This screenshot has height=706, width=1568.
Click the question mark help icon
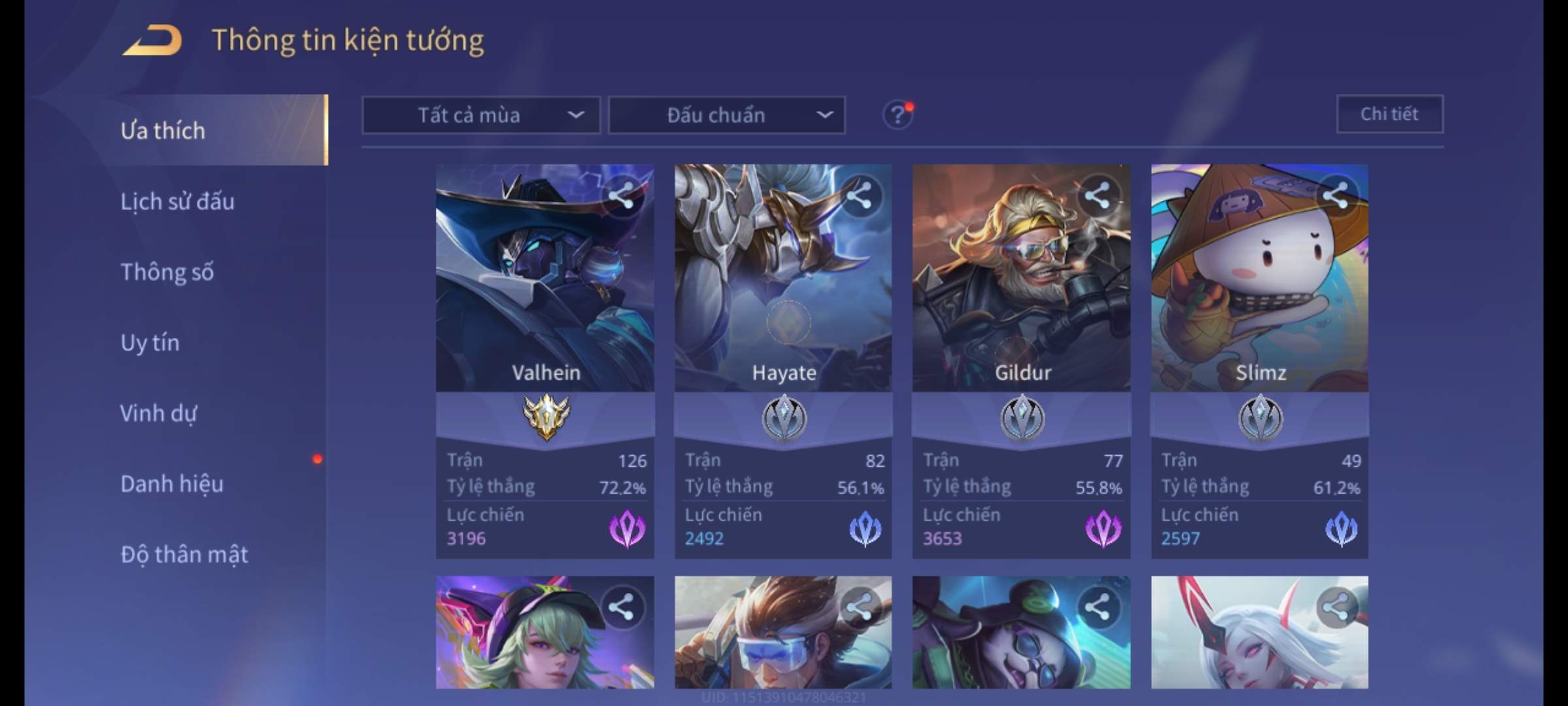point(897,116)
